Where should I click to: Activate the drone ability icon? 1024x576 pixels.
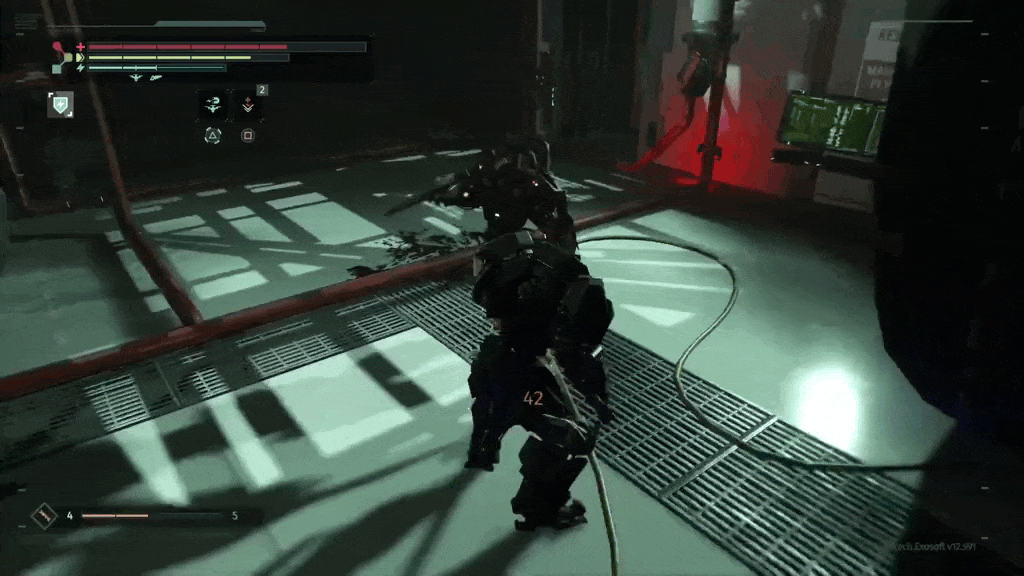[212, 103]
